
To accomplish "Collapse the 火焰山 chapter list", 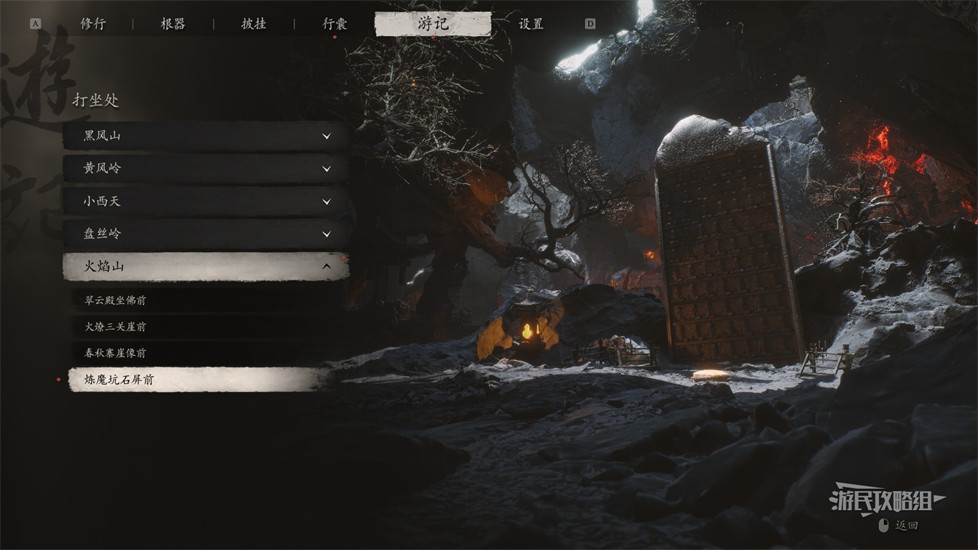I will (x=205, y=267).
